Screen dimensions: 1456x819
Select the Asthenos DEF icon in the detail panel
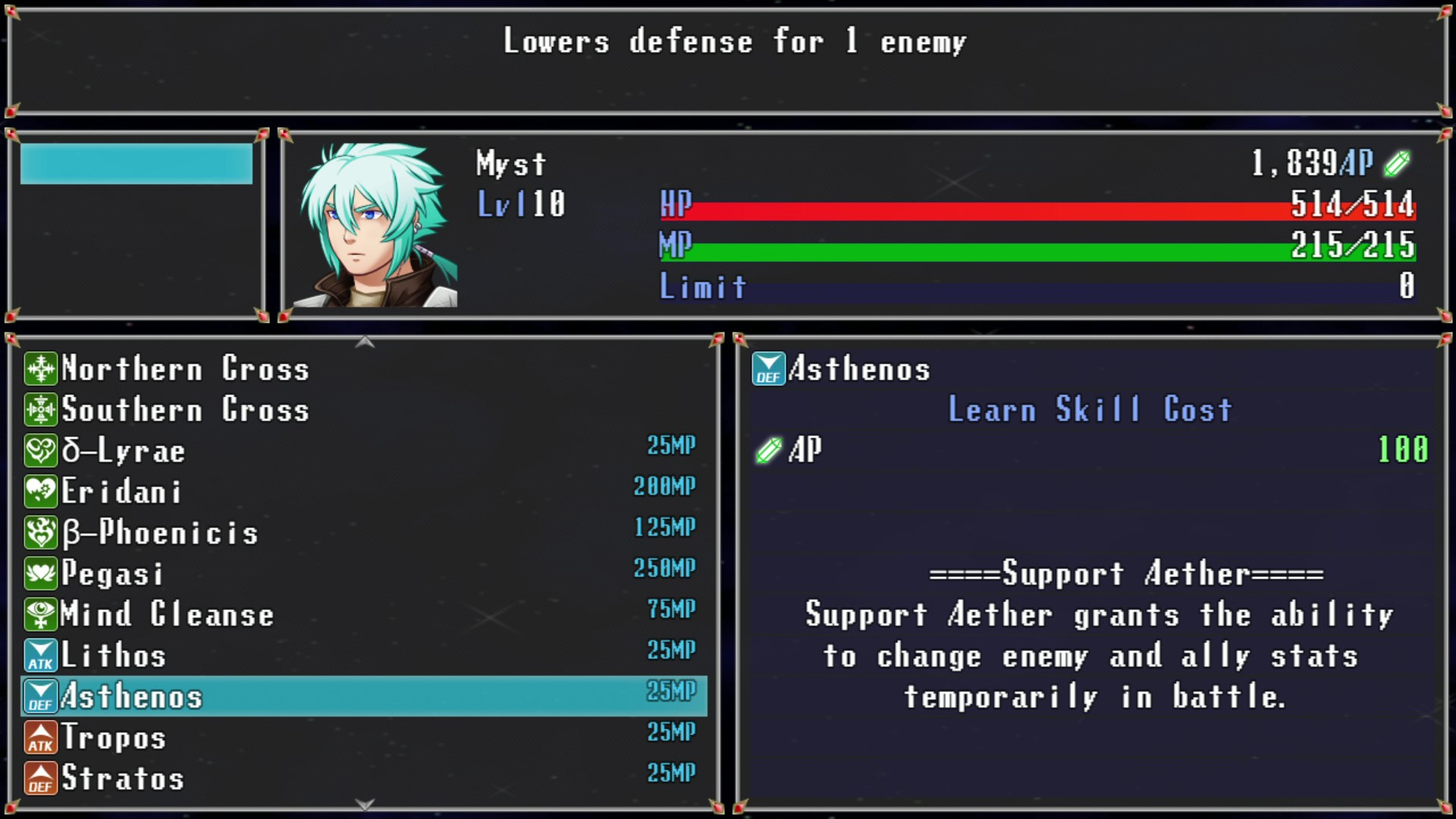point(768,369)
